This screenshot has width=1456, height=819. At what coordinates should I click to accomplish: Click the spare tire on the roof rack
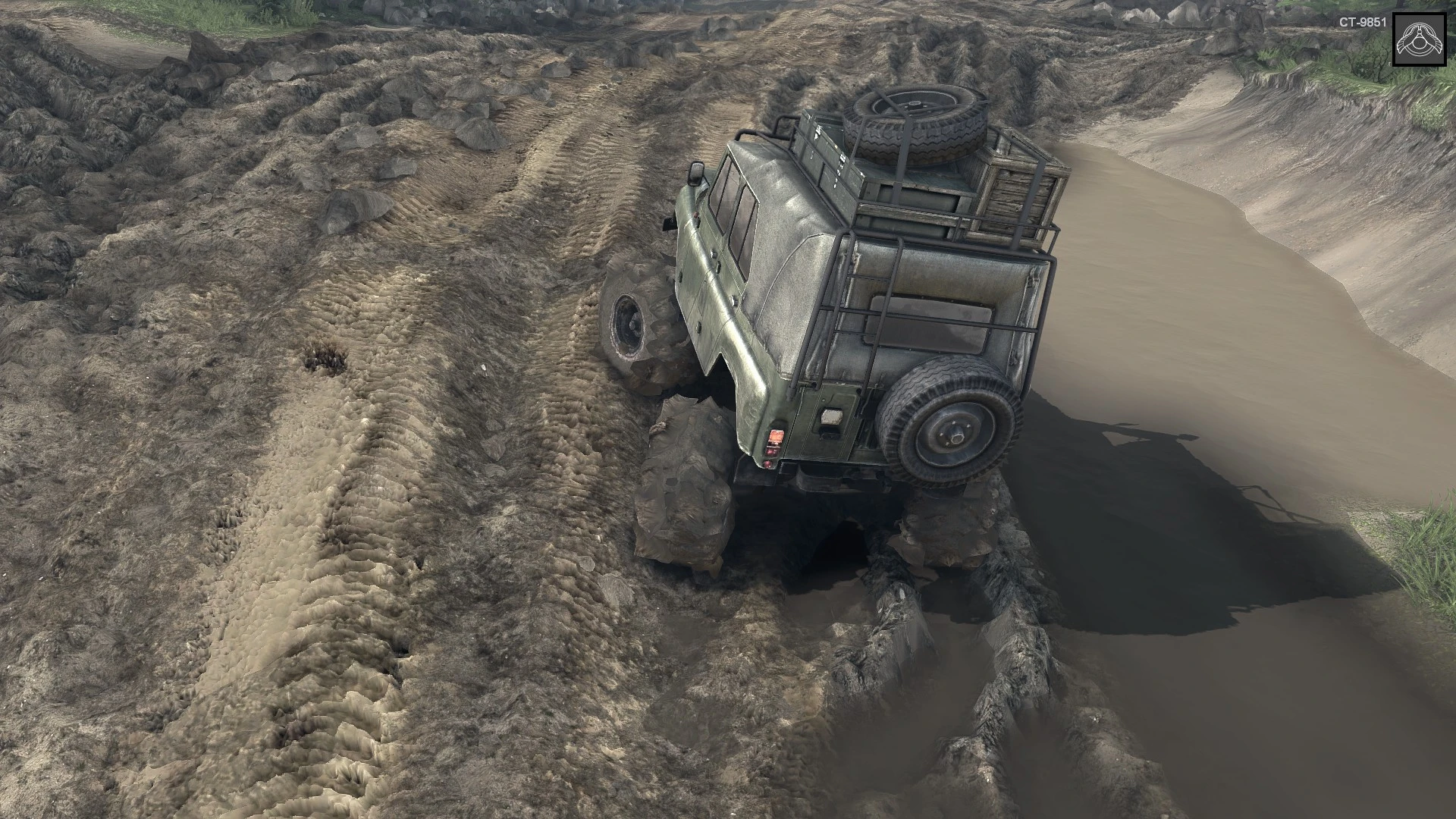tap(915, 127)
